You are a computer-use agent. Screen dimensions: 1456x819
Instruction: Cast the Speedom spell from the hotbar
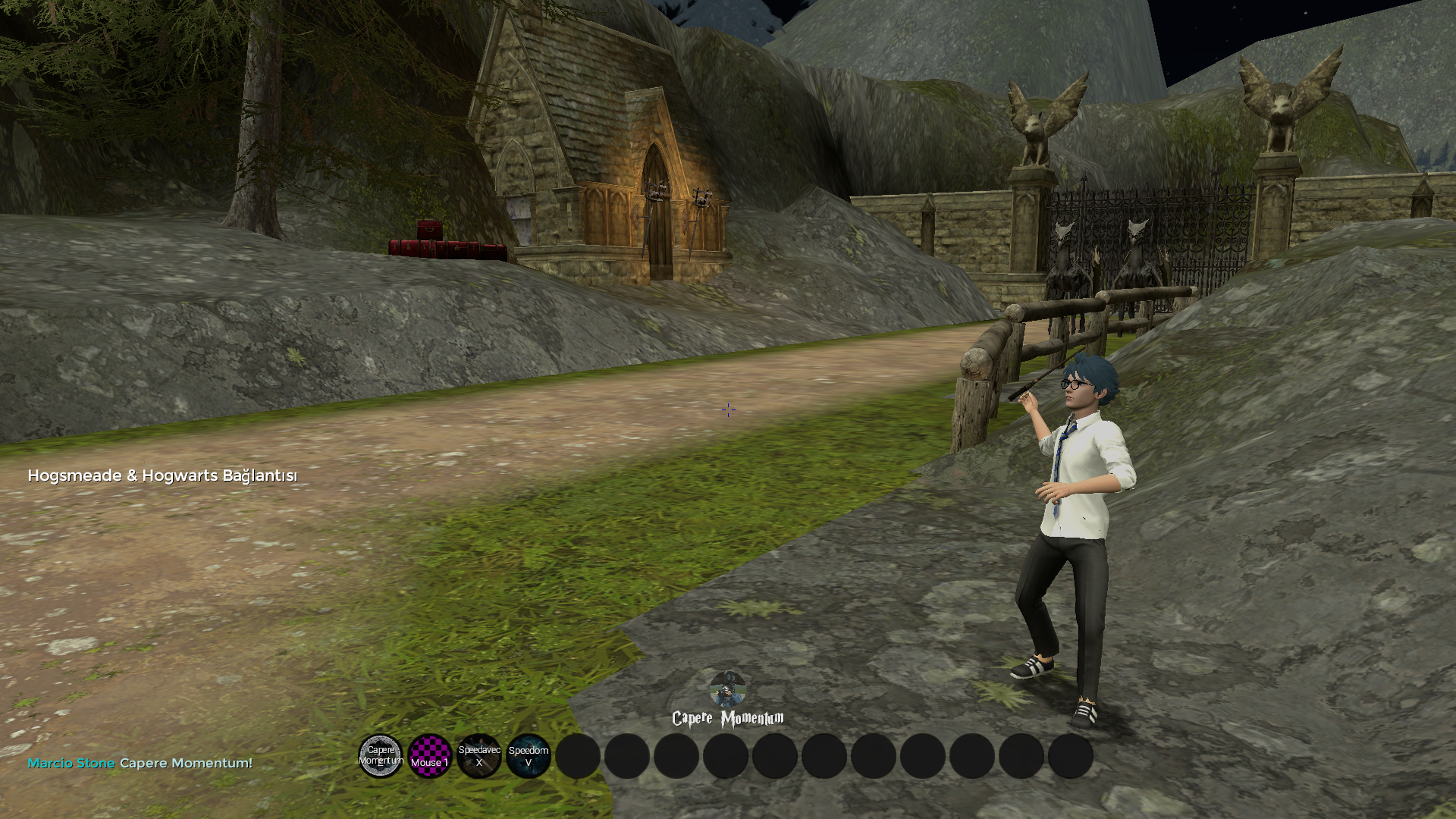(529, 756)
